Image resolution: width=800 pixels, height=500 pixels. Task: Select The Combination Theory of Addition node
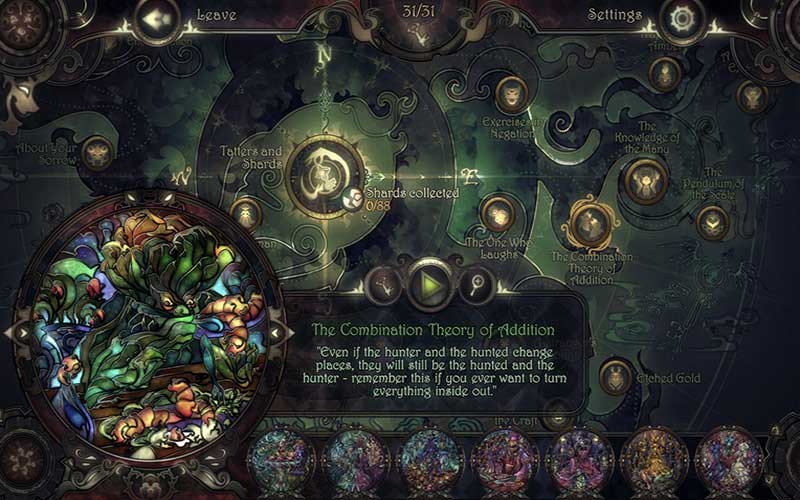coord(588,222)
